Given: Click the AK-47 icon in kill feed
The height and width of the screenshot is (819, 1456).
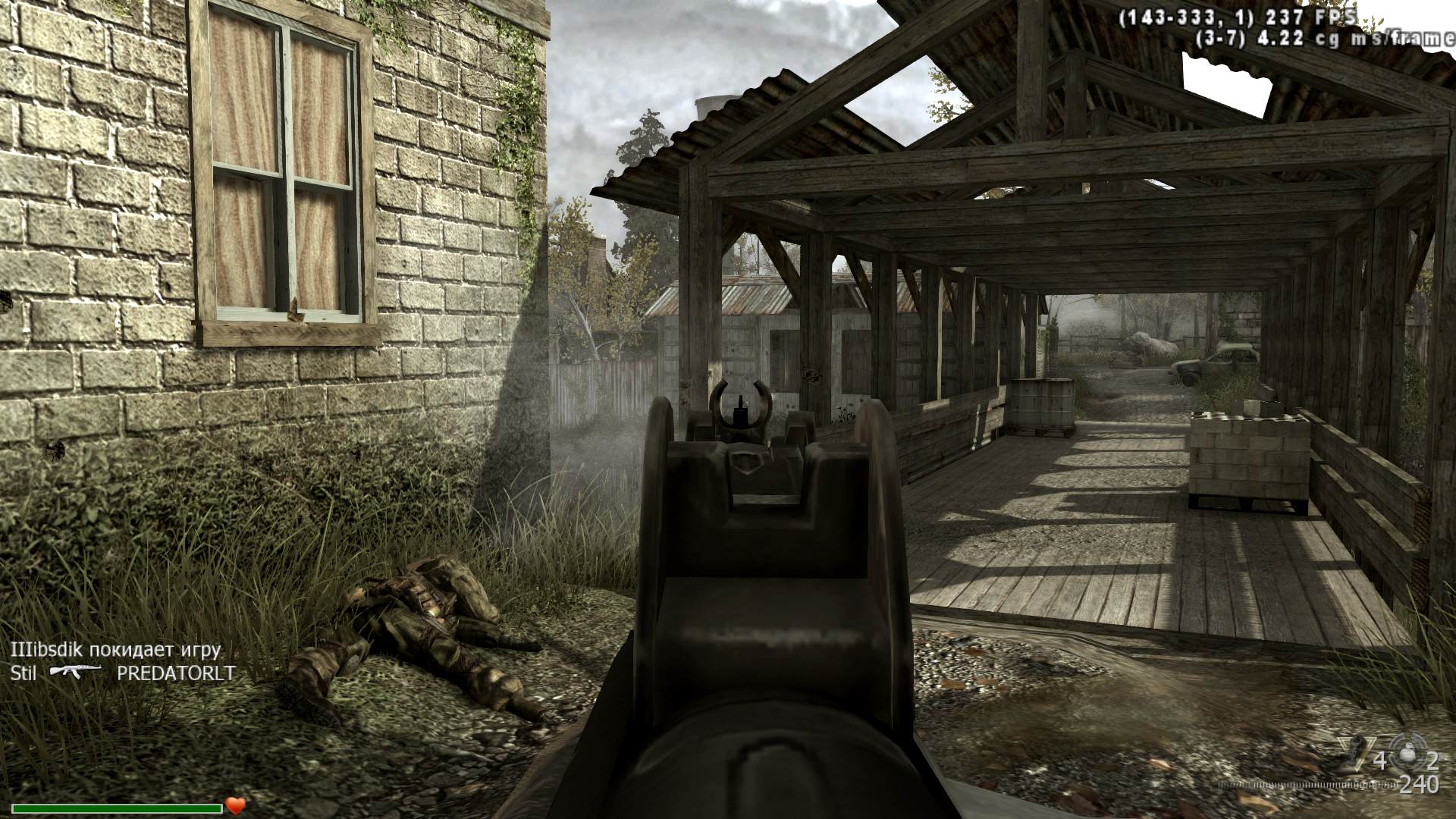Looking at the screenshot, I should click(76, 672).
